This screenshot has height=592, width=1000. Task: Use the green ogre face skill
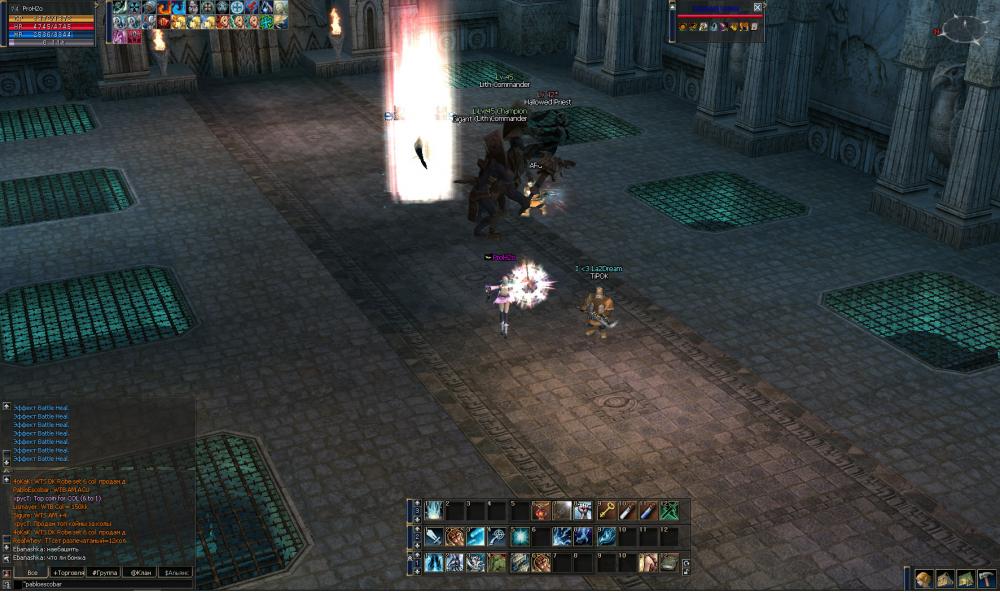tap(497, 563)
